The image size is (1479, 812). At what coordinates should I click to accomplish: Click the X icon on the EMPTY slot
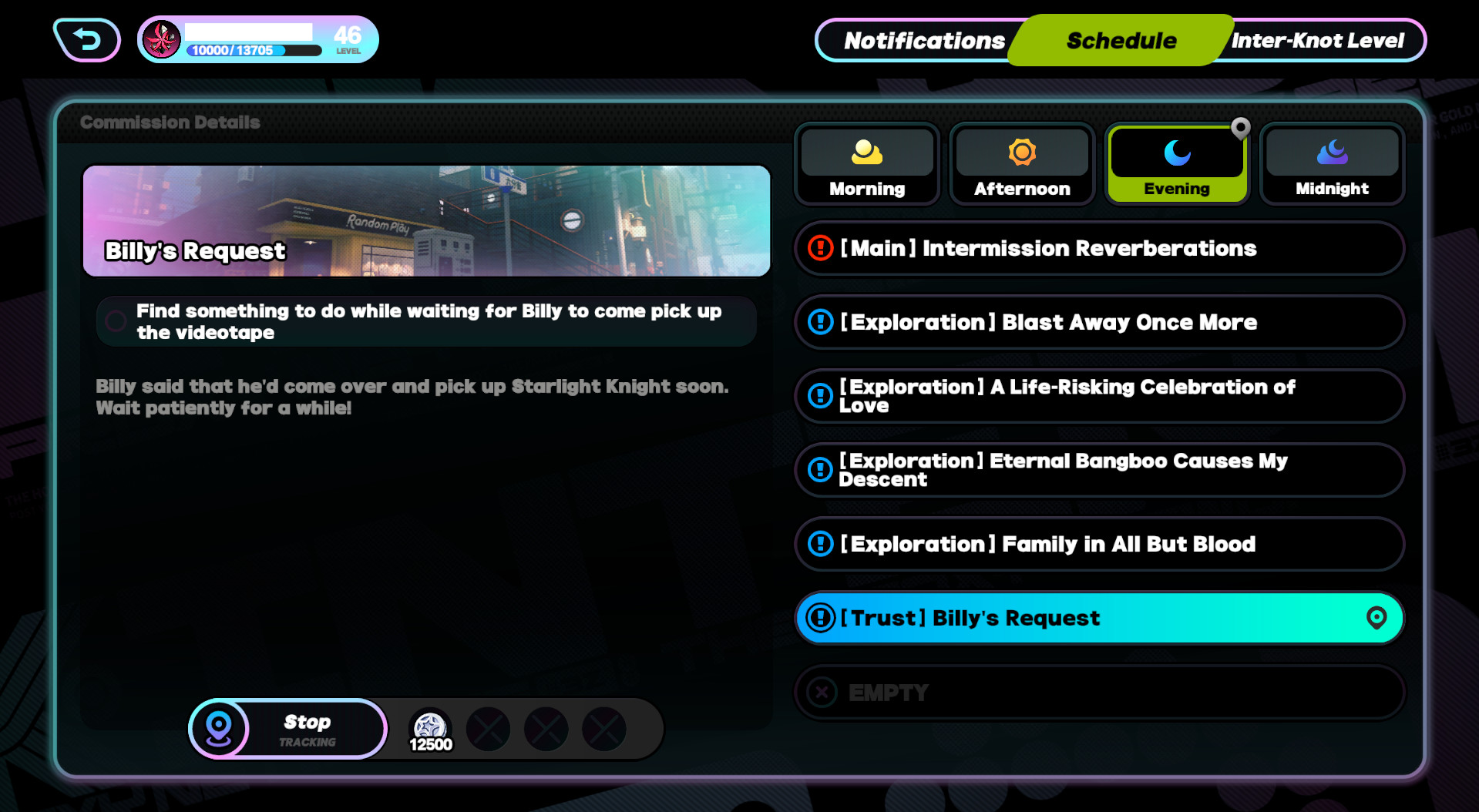(819, 692)
